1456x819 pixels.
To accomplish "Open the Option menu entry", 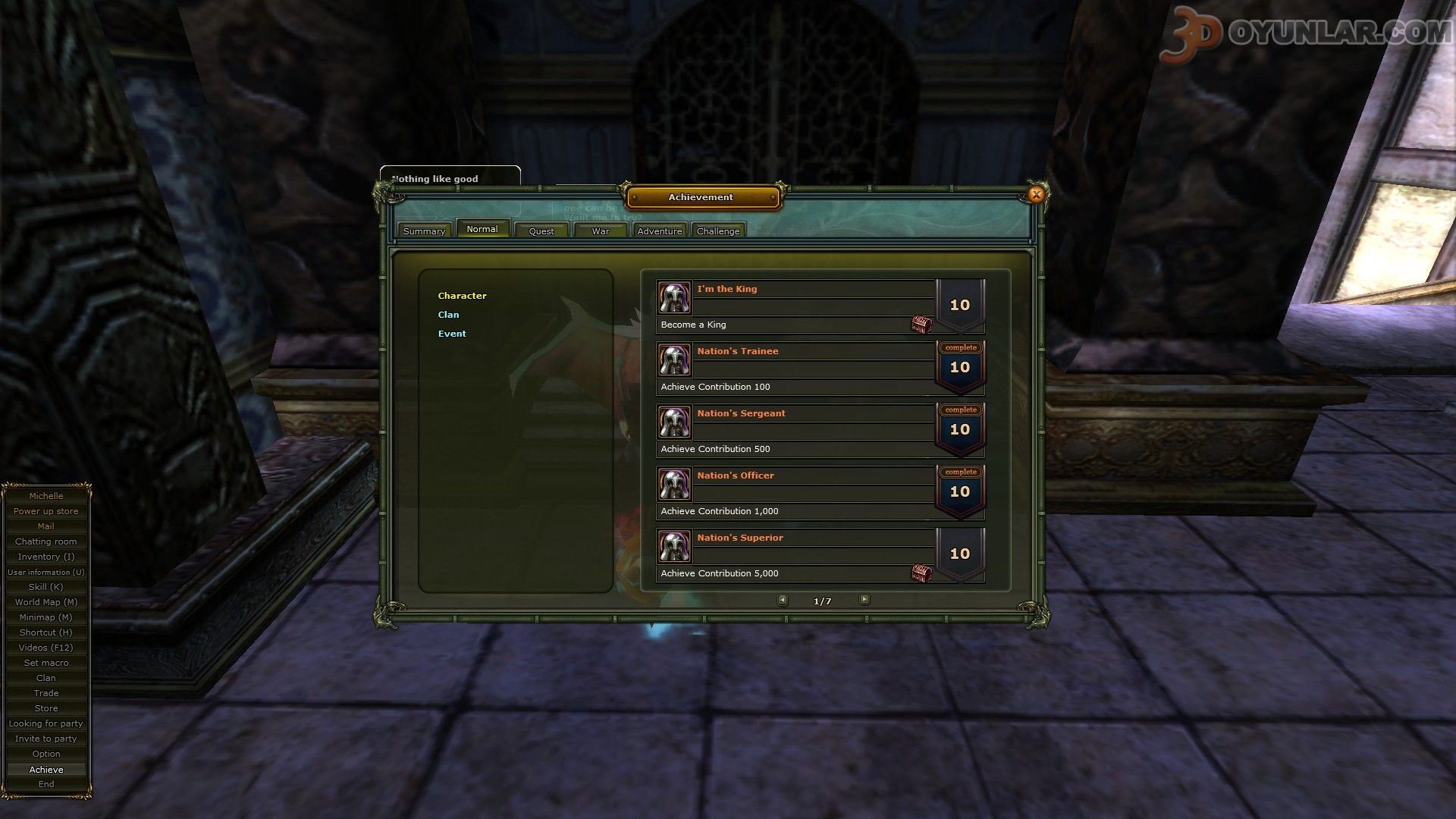I will pyautogui.click(x=46, y=754).
